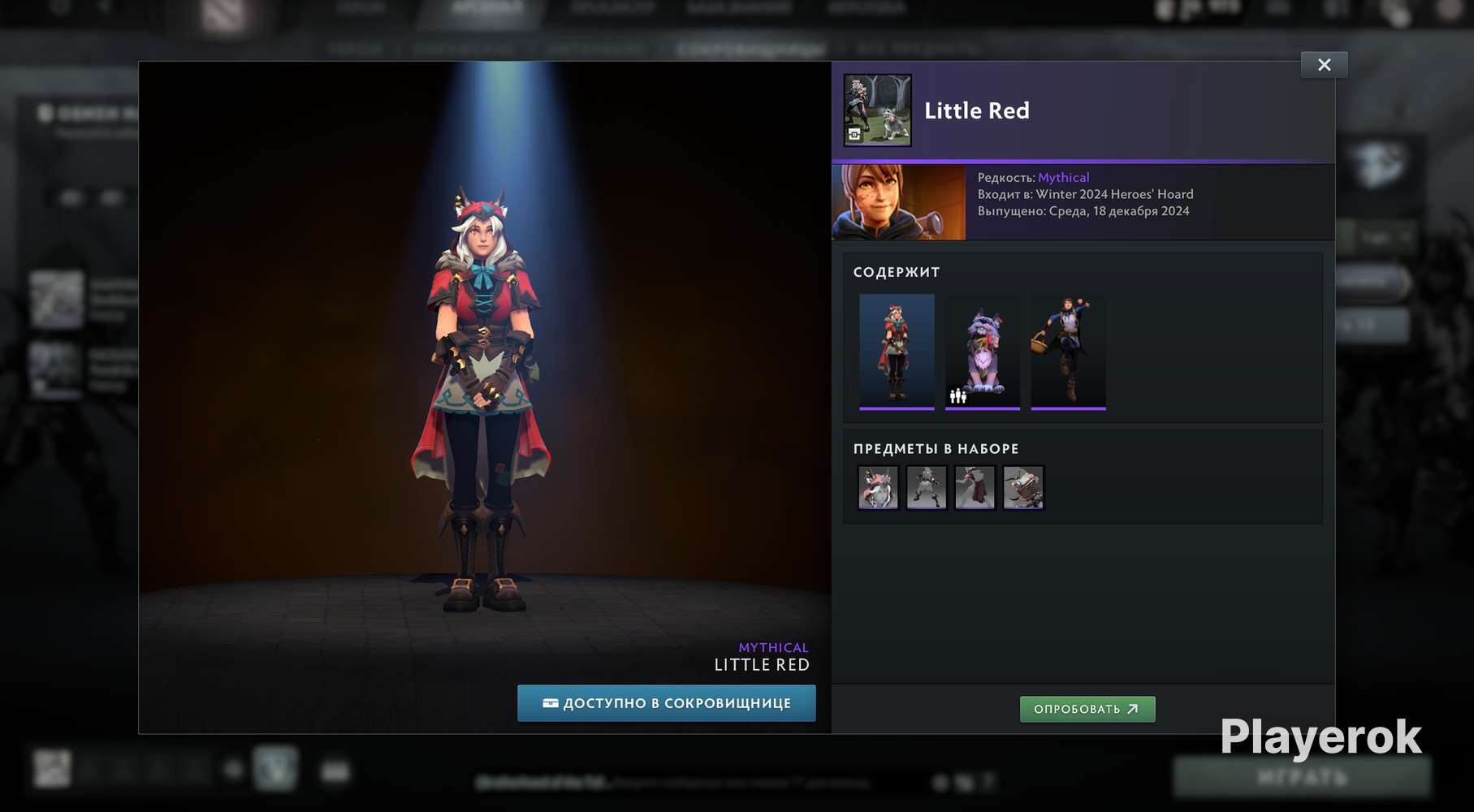Image resolution: width=1474 pixels, height=812 pixels.
Task: Close the Little Red item preview
Action: pyautogui.click(x=1324, y=65)
